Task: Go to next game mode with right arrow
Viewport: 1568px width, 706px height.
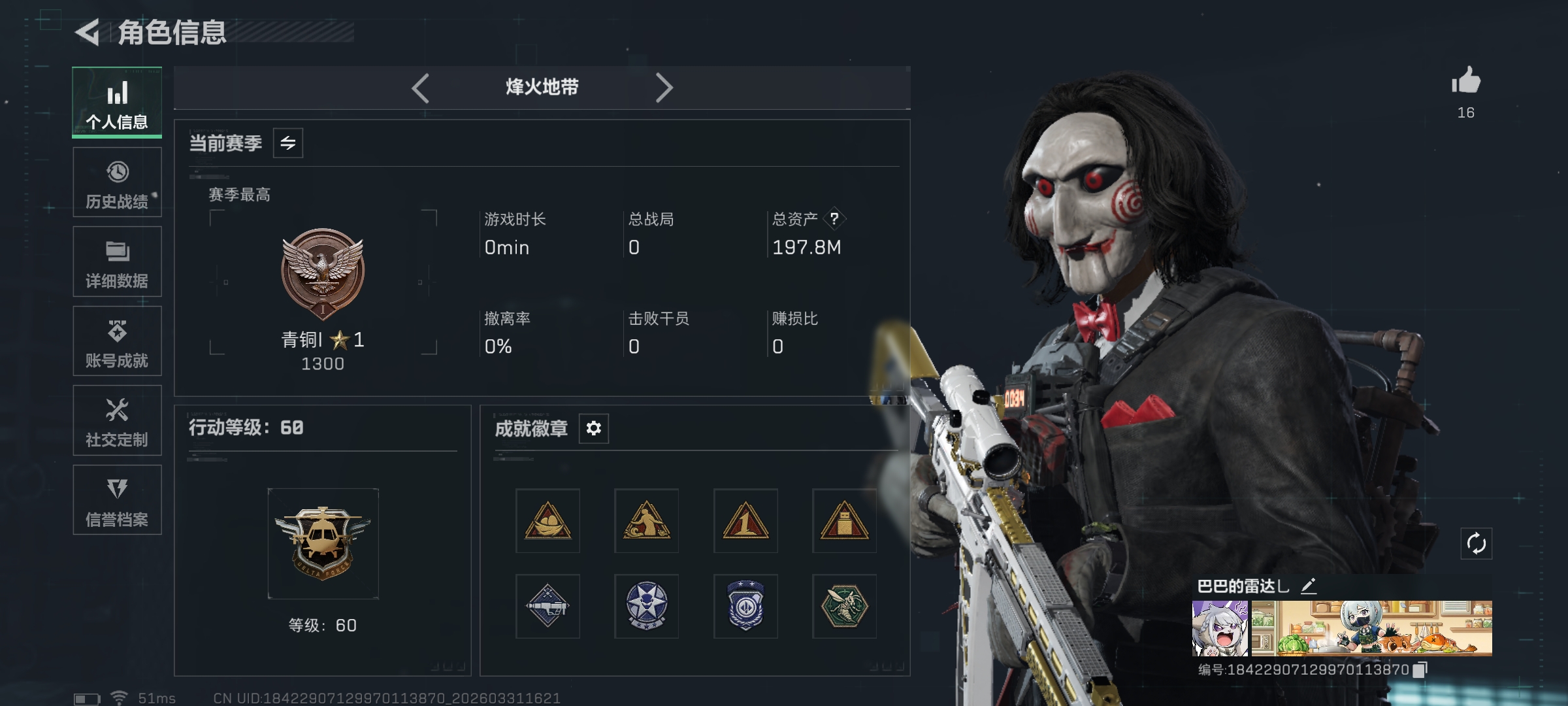Action: pyautogui.click(x=664, y=88)
